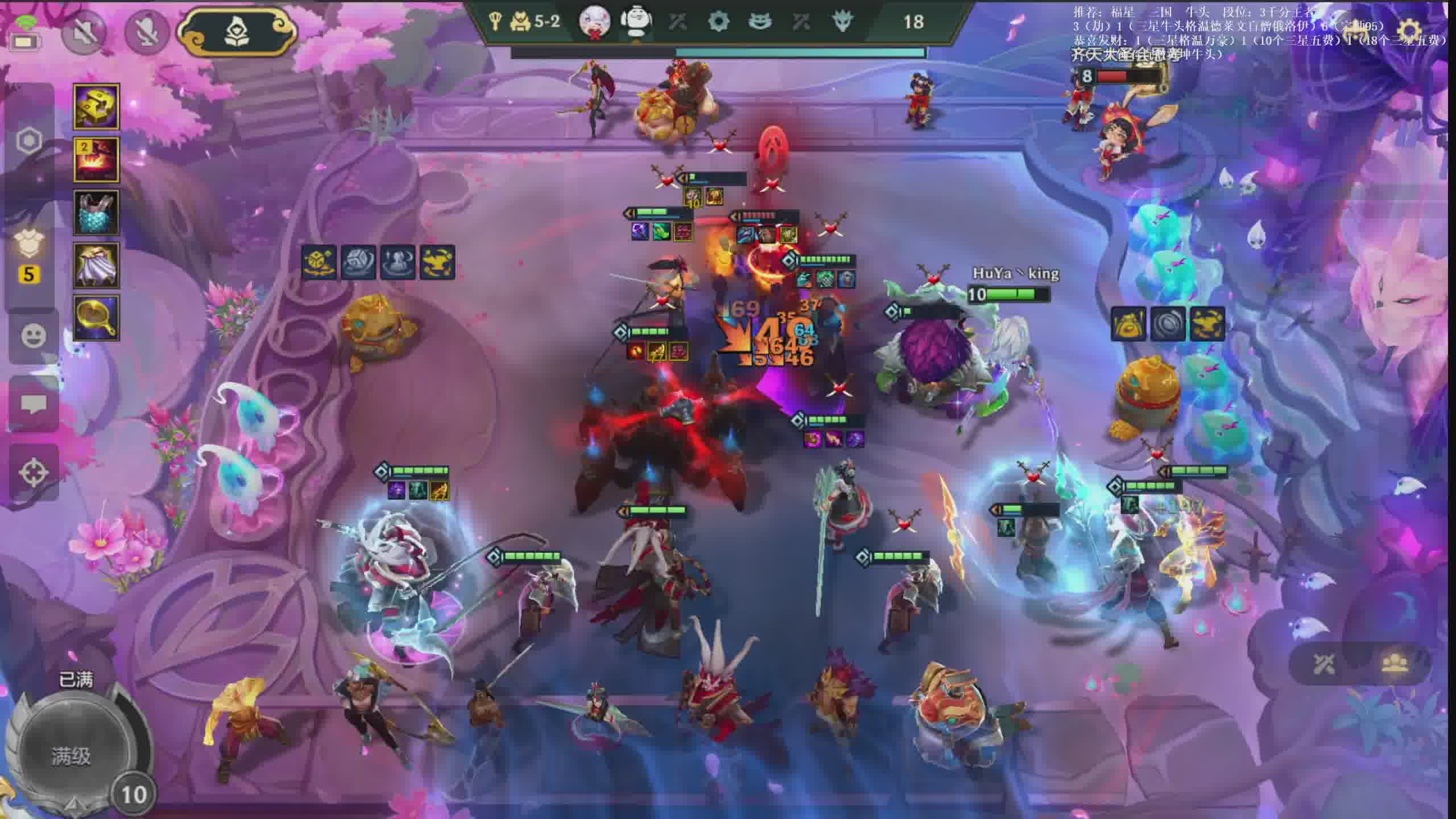Inspect the golden dice augment icon
Viewport: 1456px width, 819px height.
pyautogui.click(x=318, y=262)
